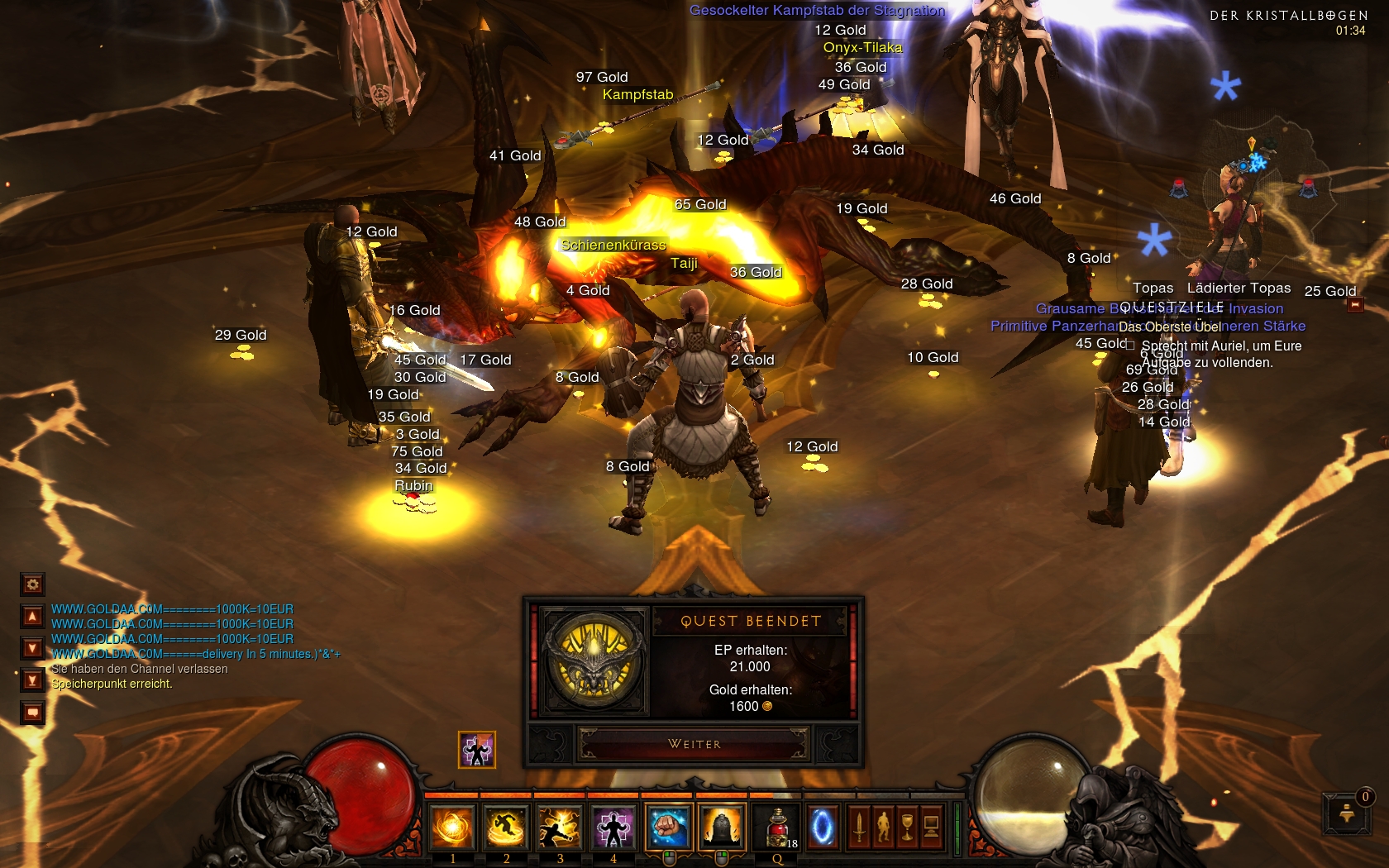
Task: Select the bell secondary skill
Action: tap(722, 827)
